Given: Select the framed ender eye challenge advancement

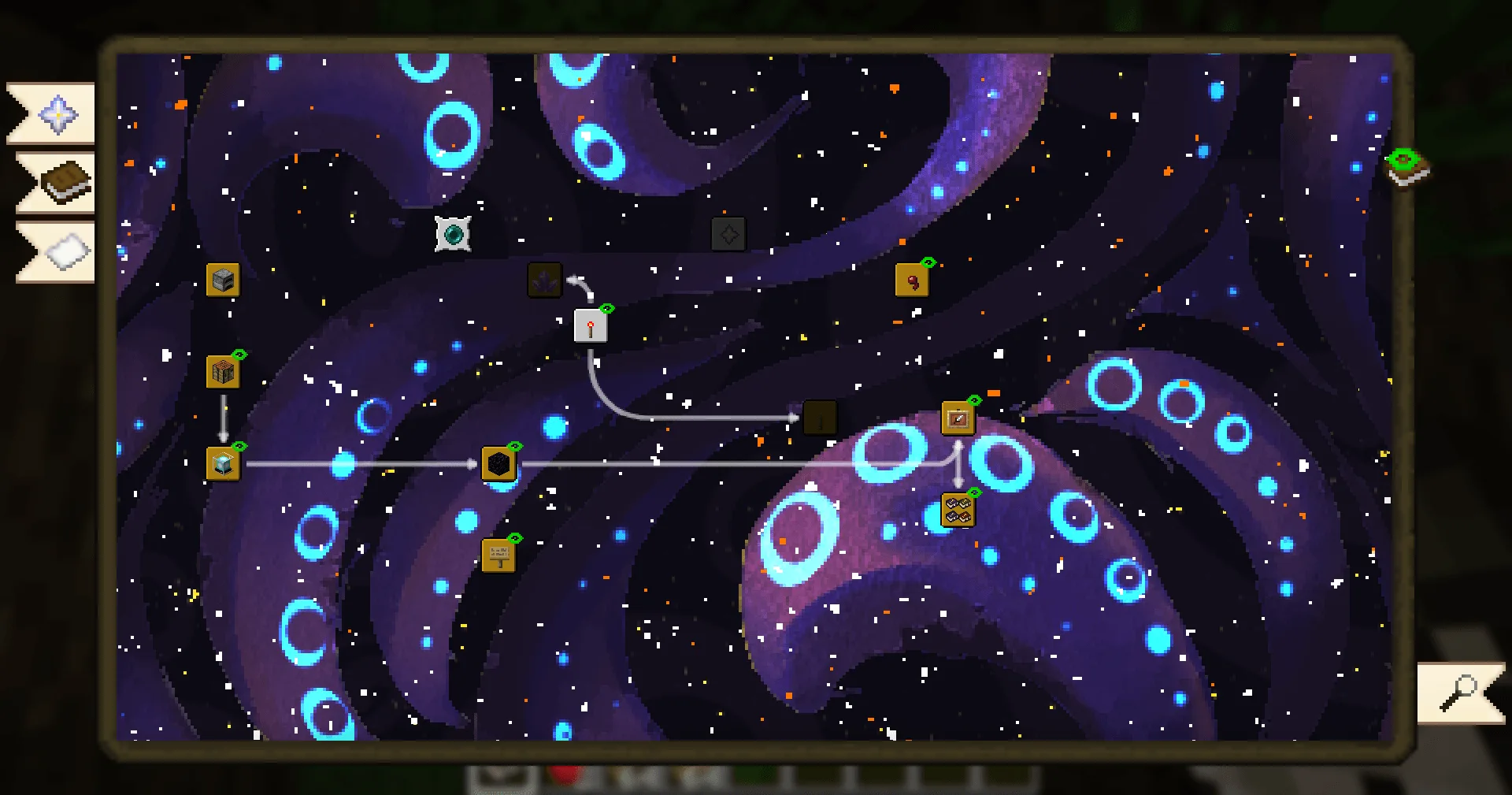Looking at the screenshot, I should point(453,233).
